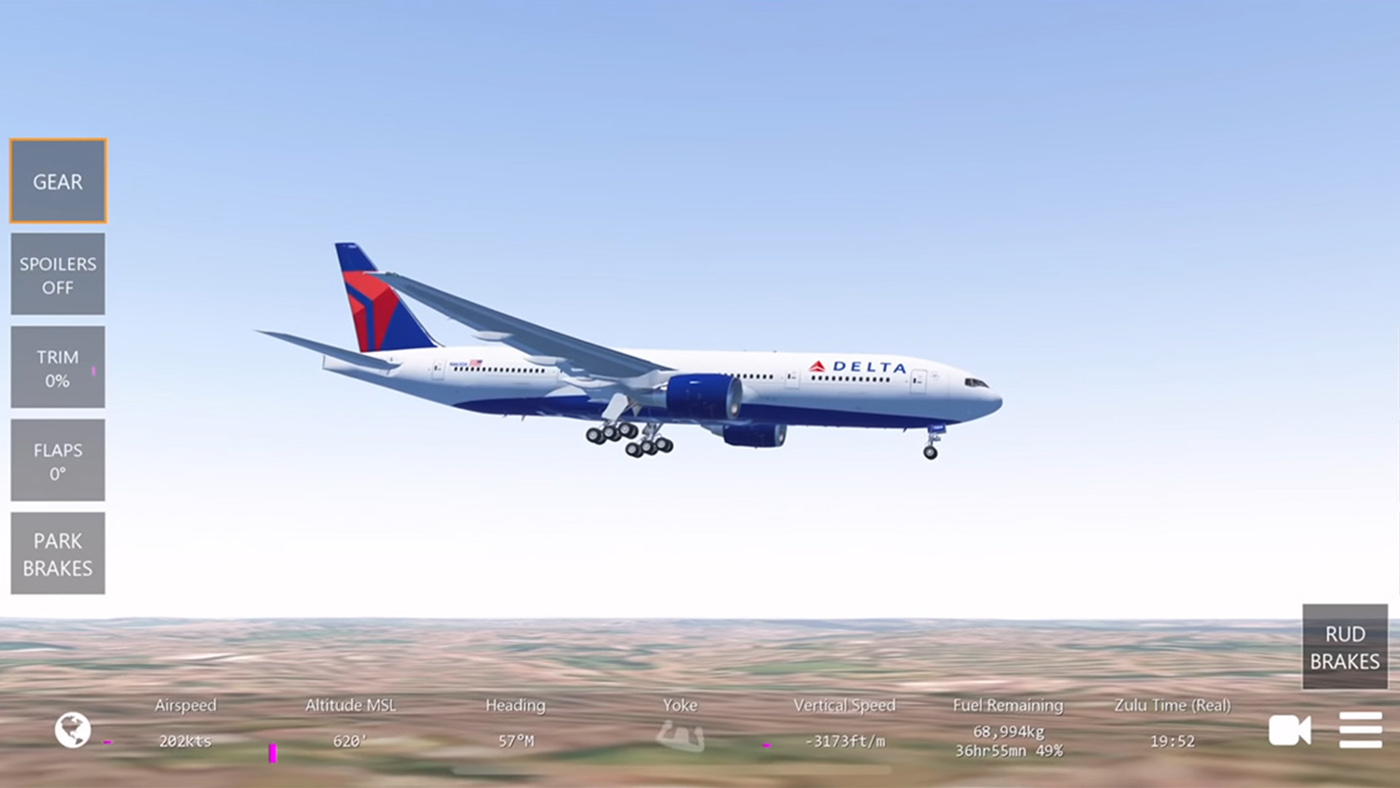Adjust the TRIM setting
The image size is (1400, 788).
click(x=57, y=367)
